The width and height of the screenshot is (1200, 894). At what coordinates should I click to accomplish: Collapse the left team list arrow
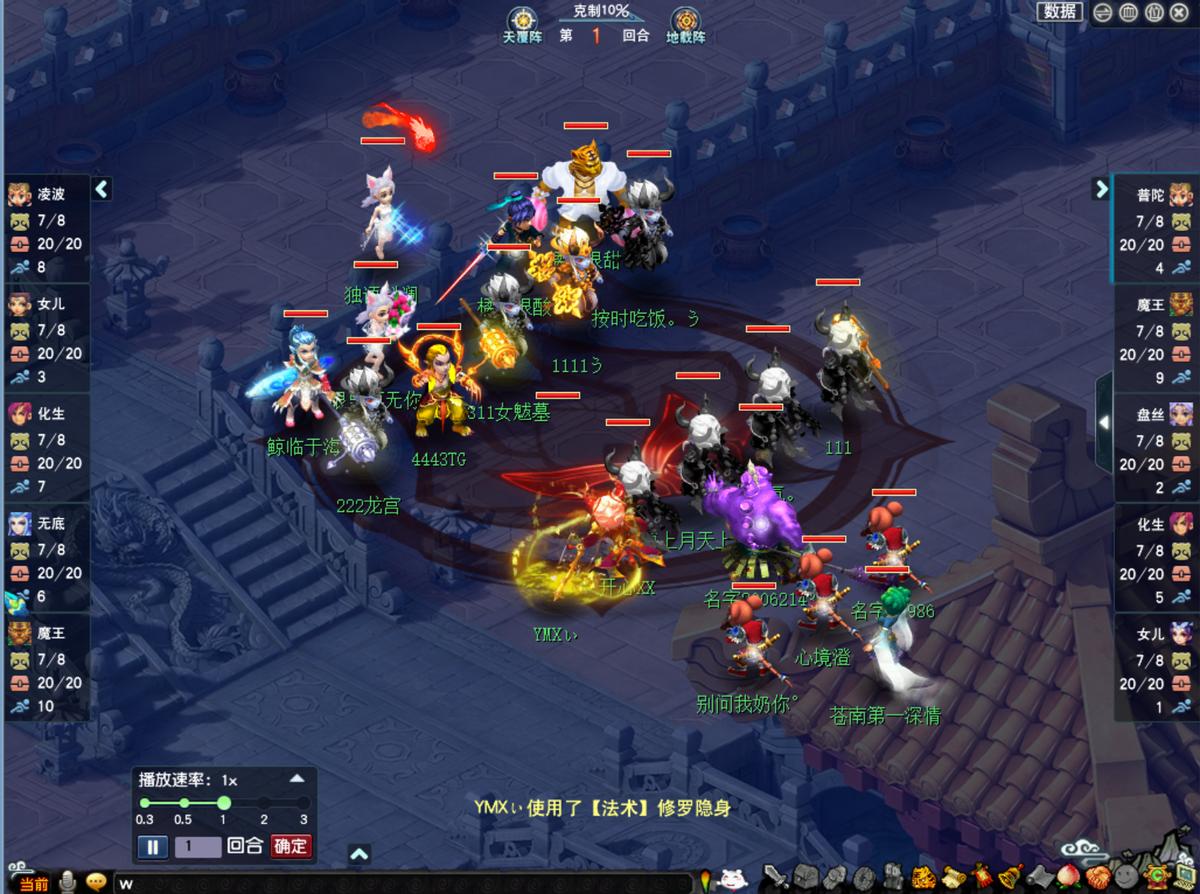[x=101, y=189]
